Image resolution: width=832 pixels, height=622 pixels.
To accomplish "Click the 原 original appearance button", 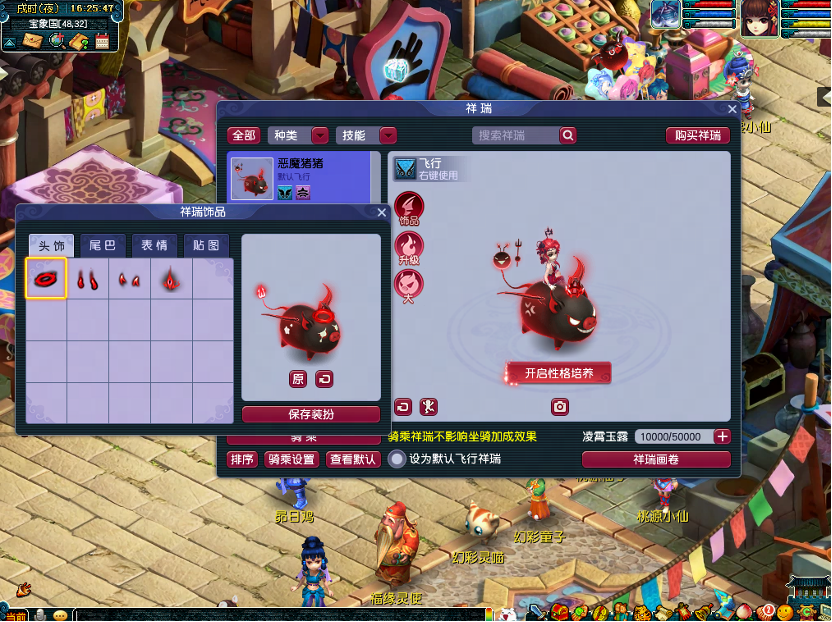I will 298,379.
